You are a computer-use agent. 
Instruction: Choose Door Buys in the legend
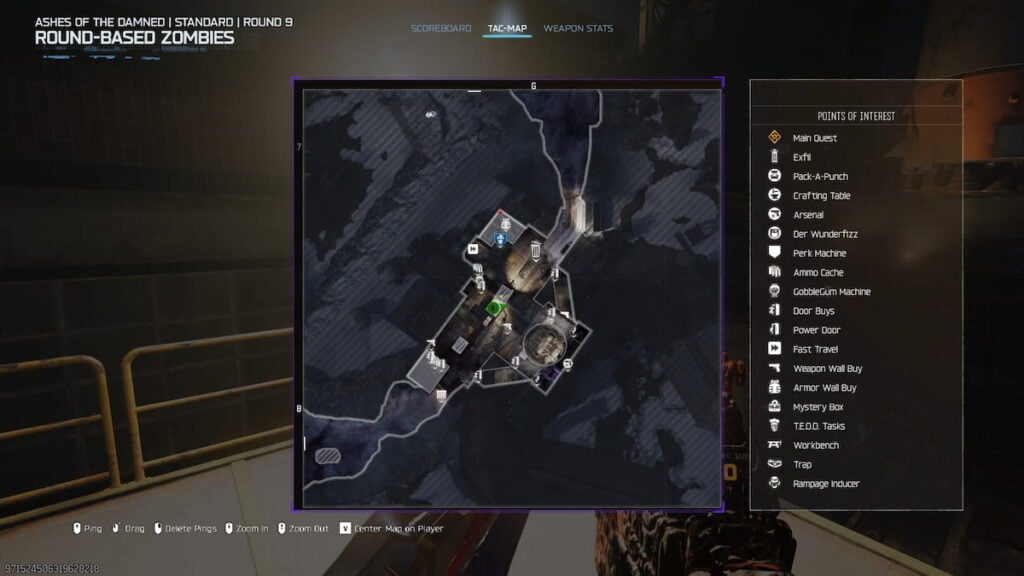813,311
